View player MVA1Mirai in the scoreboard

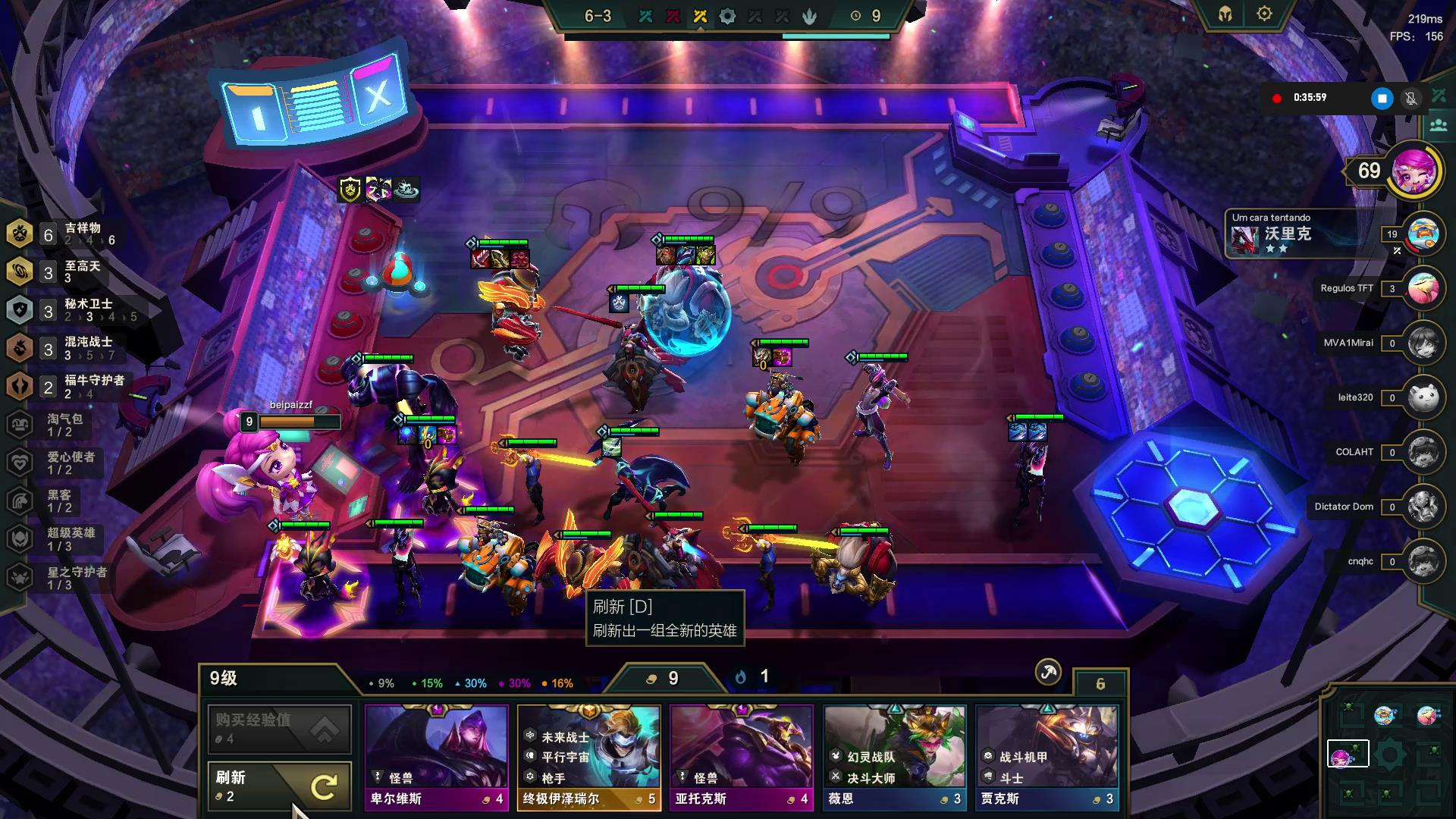click(x=1423, y=343)
